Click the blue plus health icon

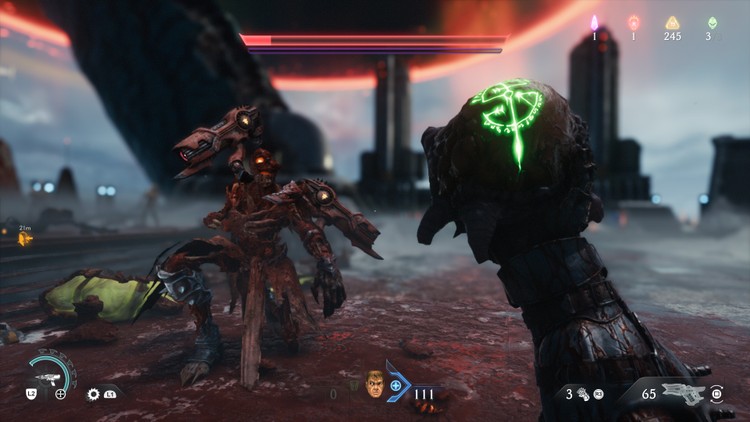click(x=396, y=386)
